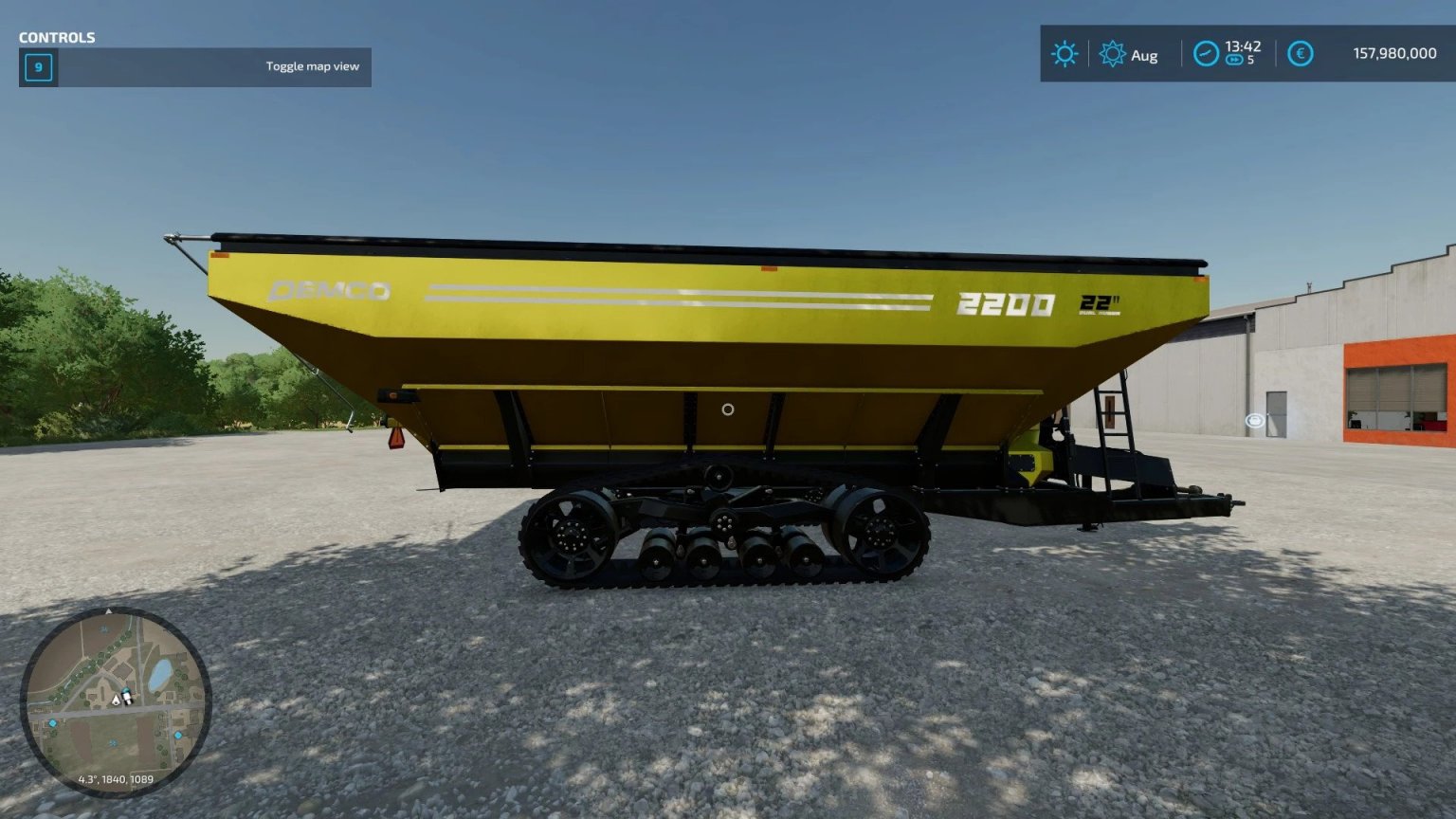Click the euro currency coin icon

1300,52
